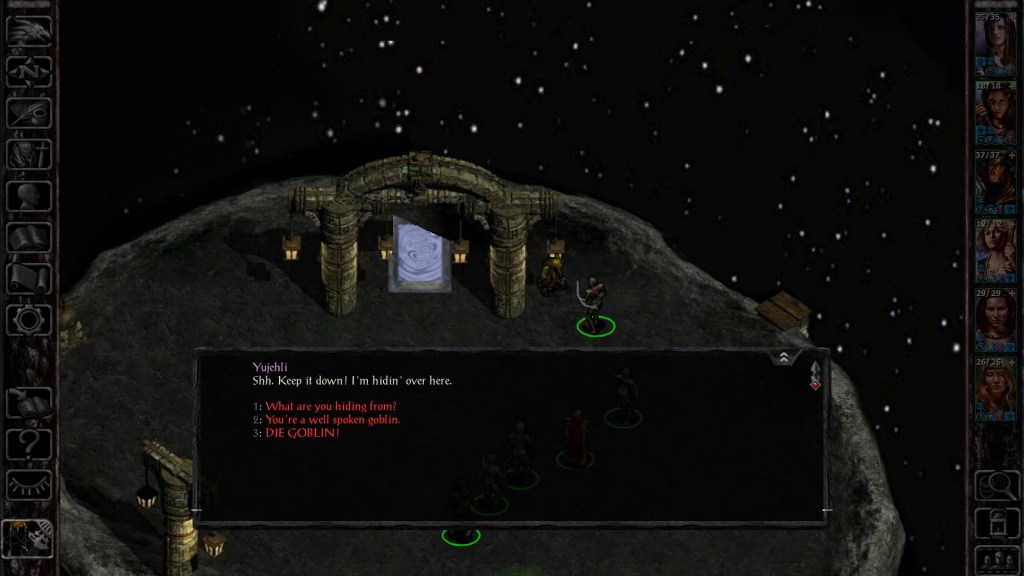Toggle the padlock button on the right sidebar
Image resolution: width=1024 pixels, height=576 pixels.
(996, 520)
